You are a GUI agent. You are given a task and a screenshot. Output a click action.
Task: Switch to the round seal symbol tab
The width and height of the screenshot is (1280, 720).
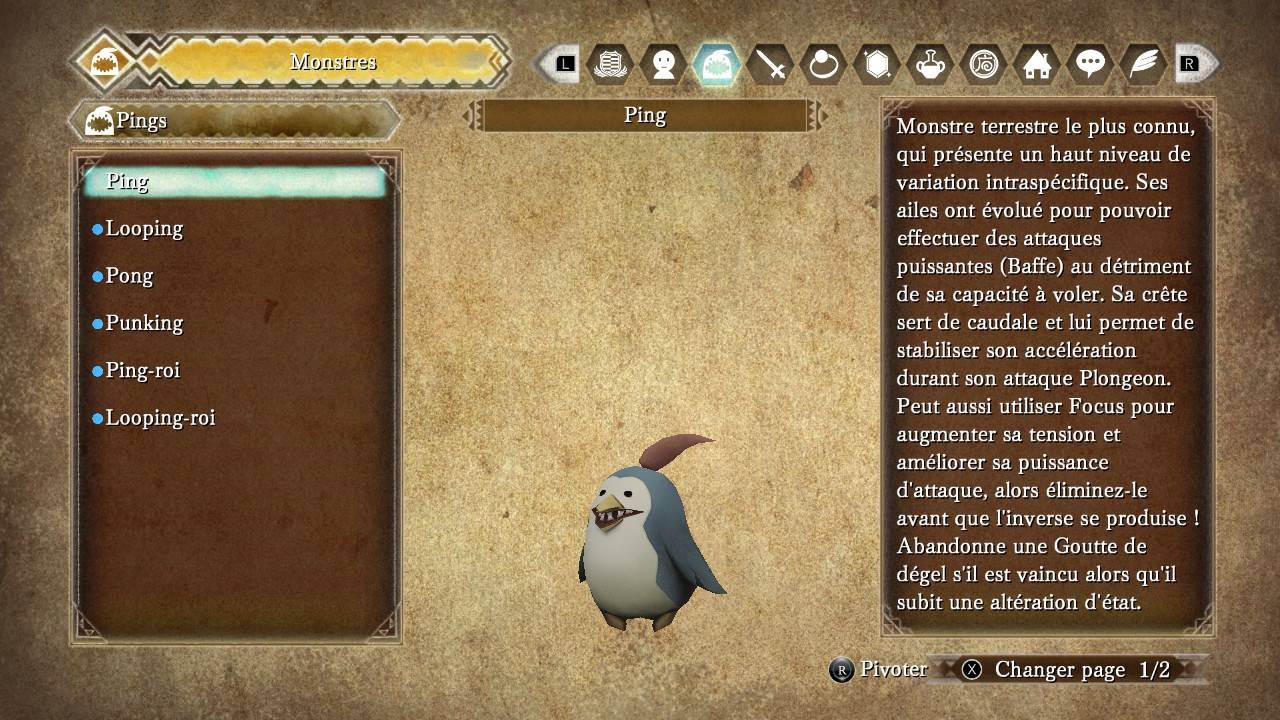point(983,65)
